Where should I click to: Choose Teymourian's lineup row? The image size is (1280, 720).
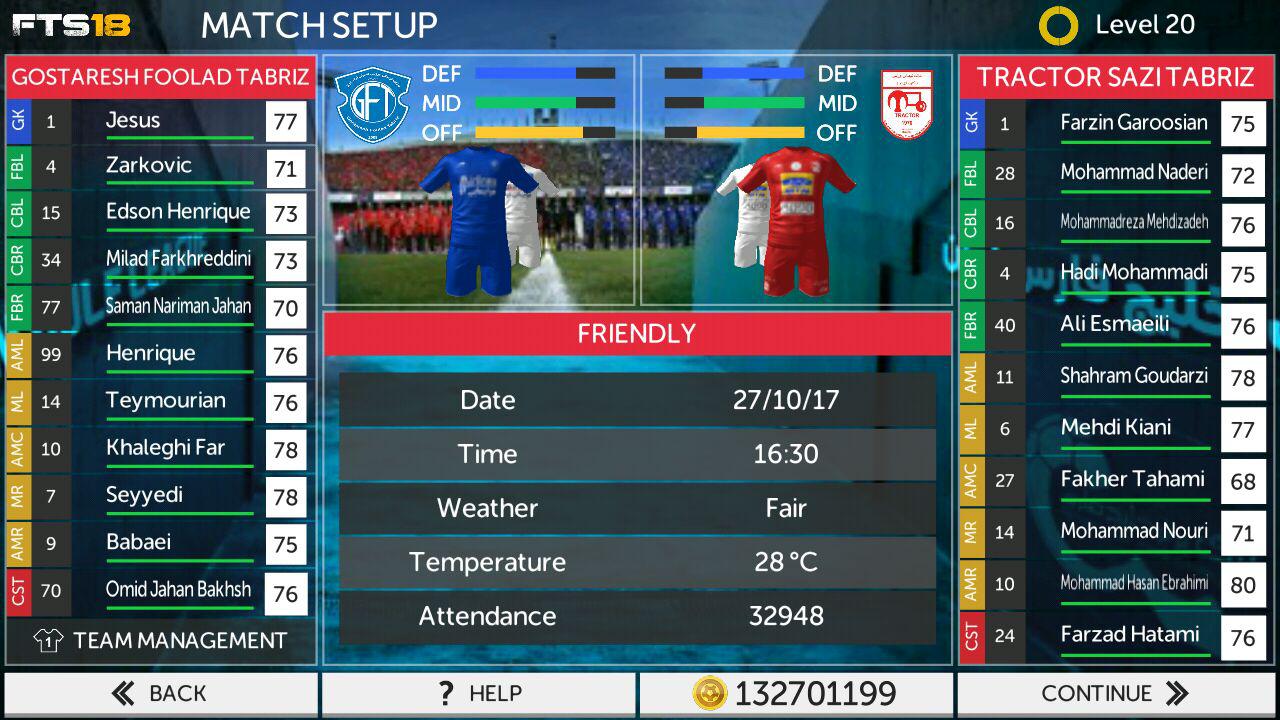tap(160, 401)
